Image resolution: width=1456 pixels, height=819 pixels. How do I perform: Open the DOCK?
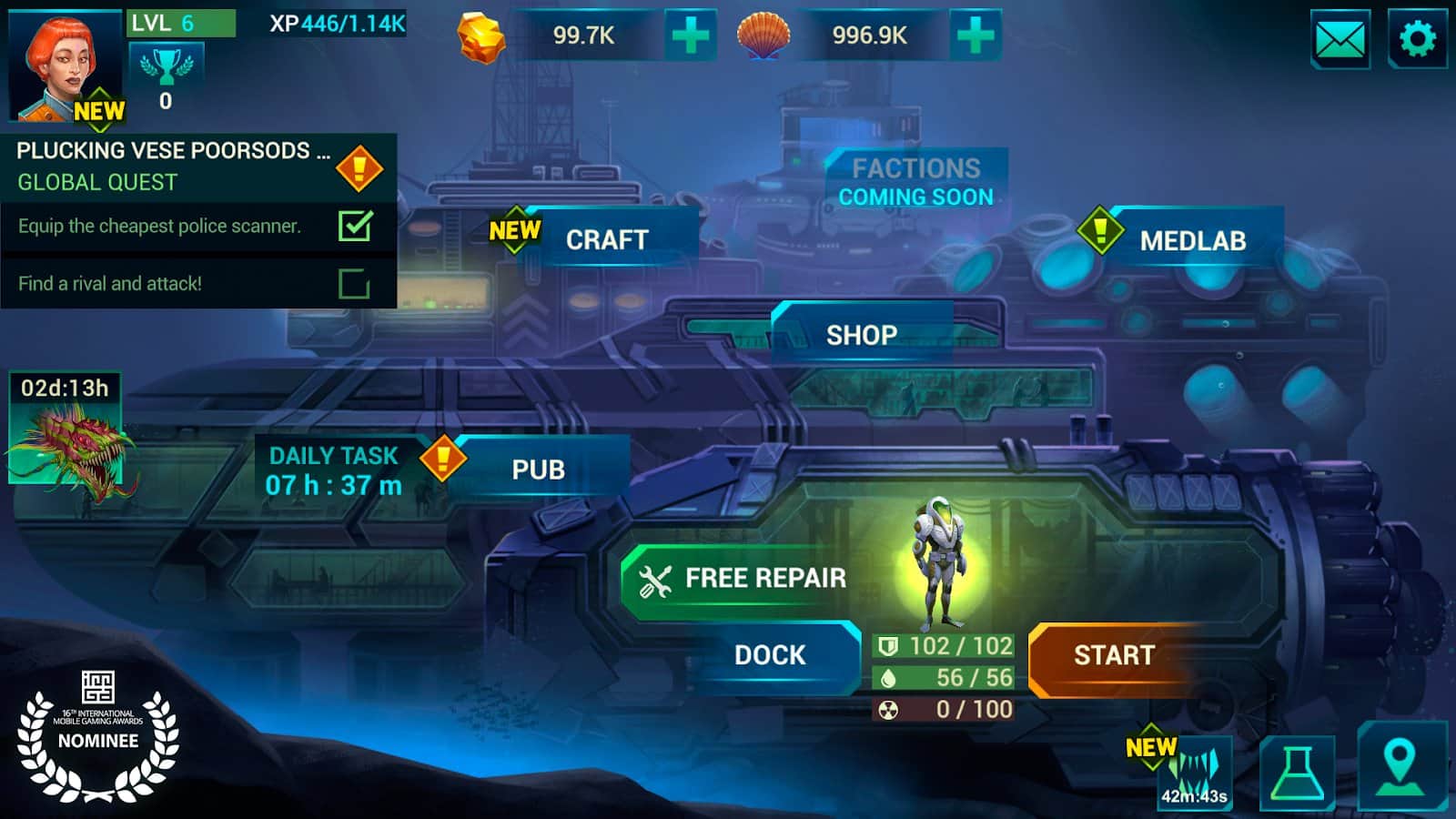[x=769, y=654]
